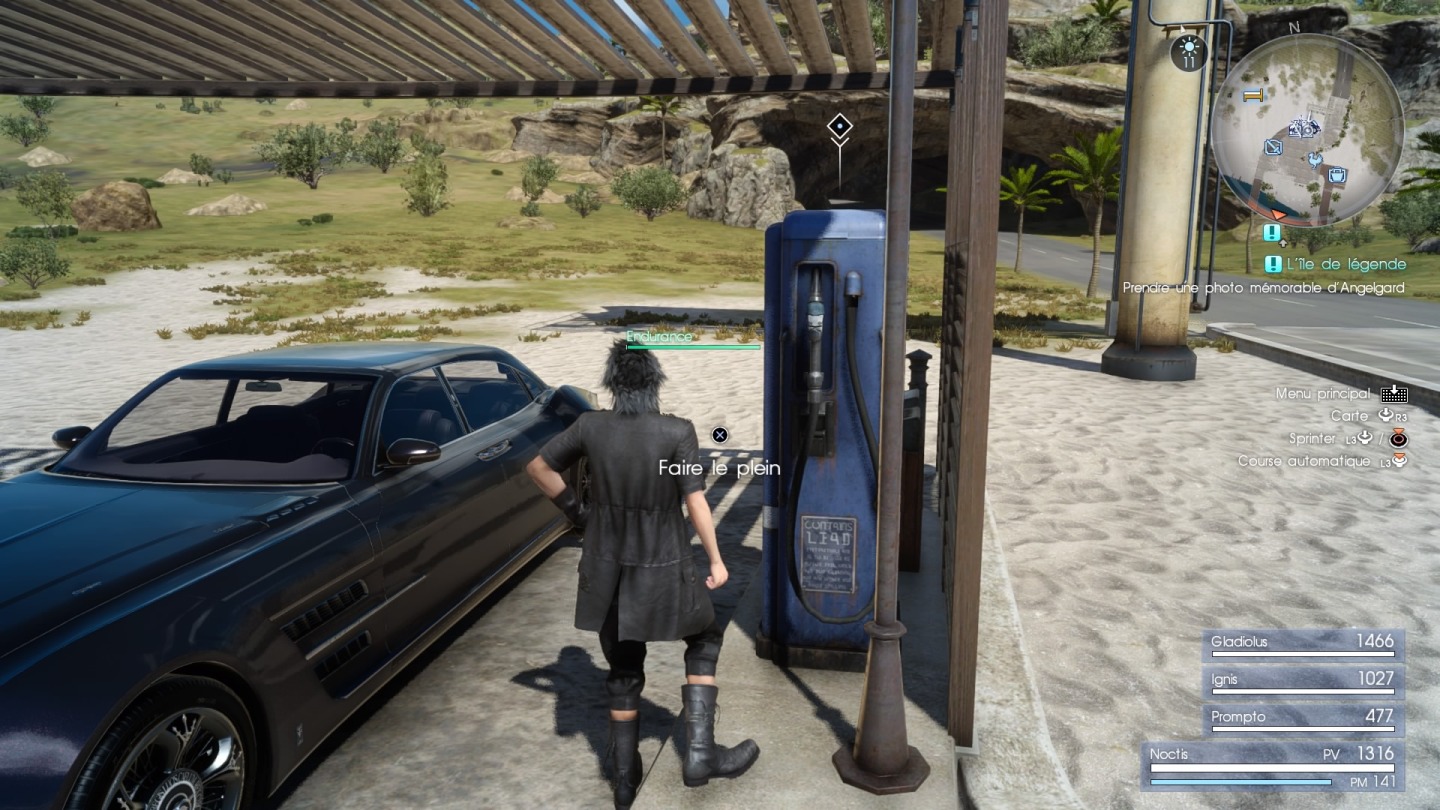Screen dimensions: 1440x810
Task: Click the quest exclamation icon below the minimap
Action: [x=1272, y=233]
